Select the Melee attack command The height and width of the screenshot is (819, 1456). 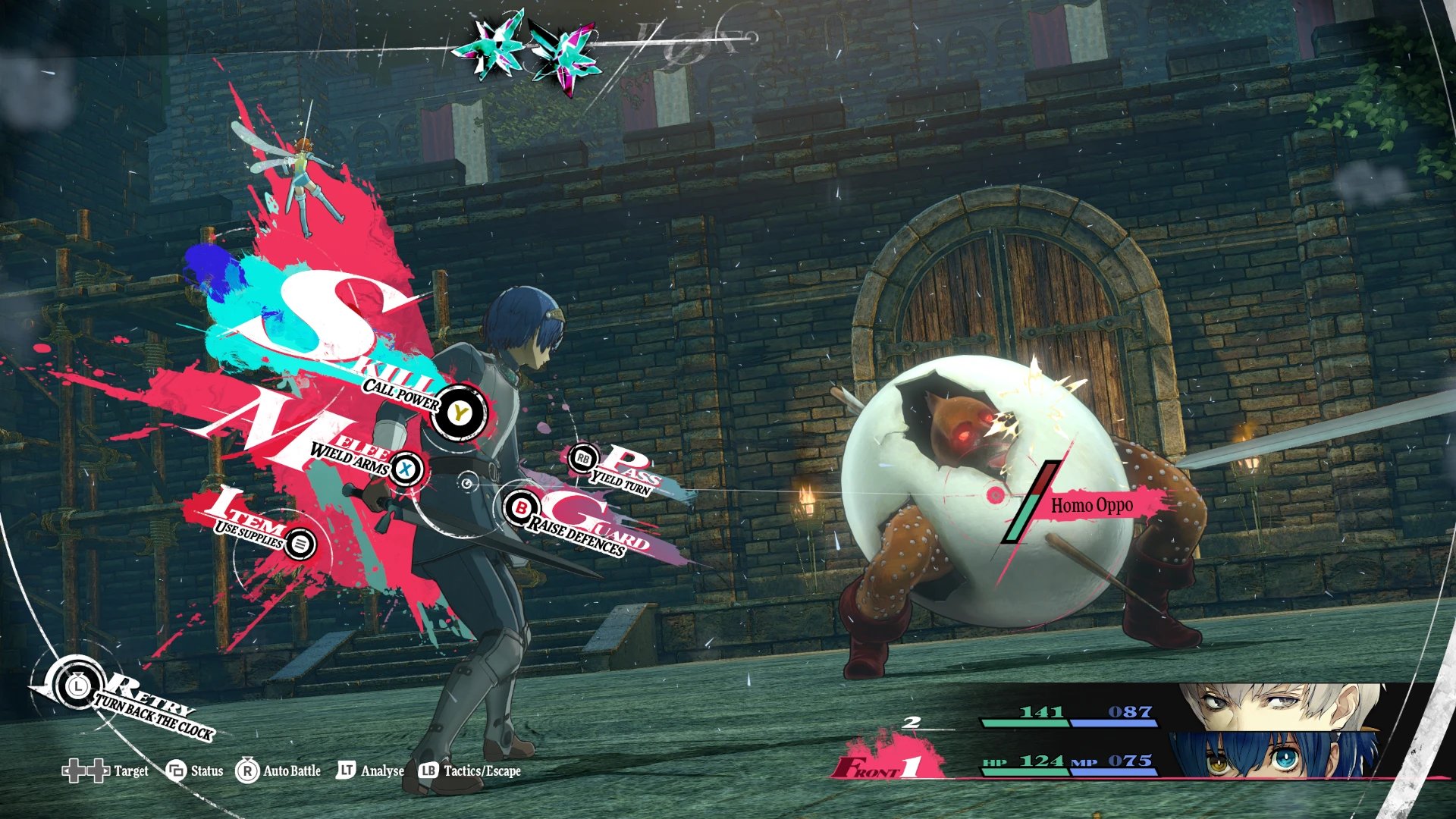(406, 469)
